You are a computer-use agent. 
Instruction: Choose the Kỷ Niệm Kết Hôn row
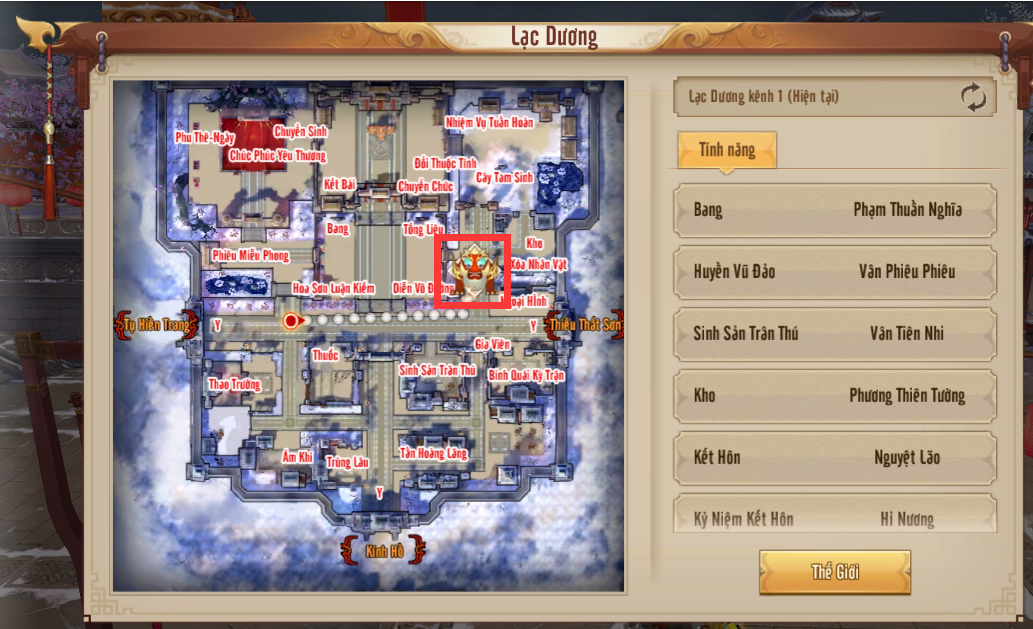(x=835, y=518)
